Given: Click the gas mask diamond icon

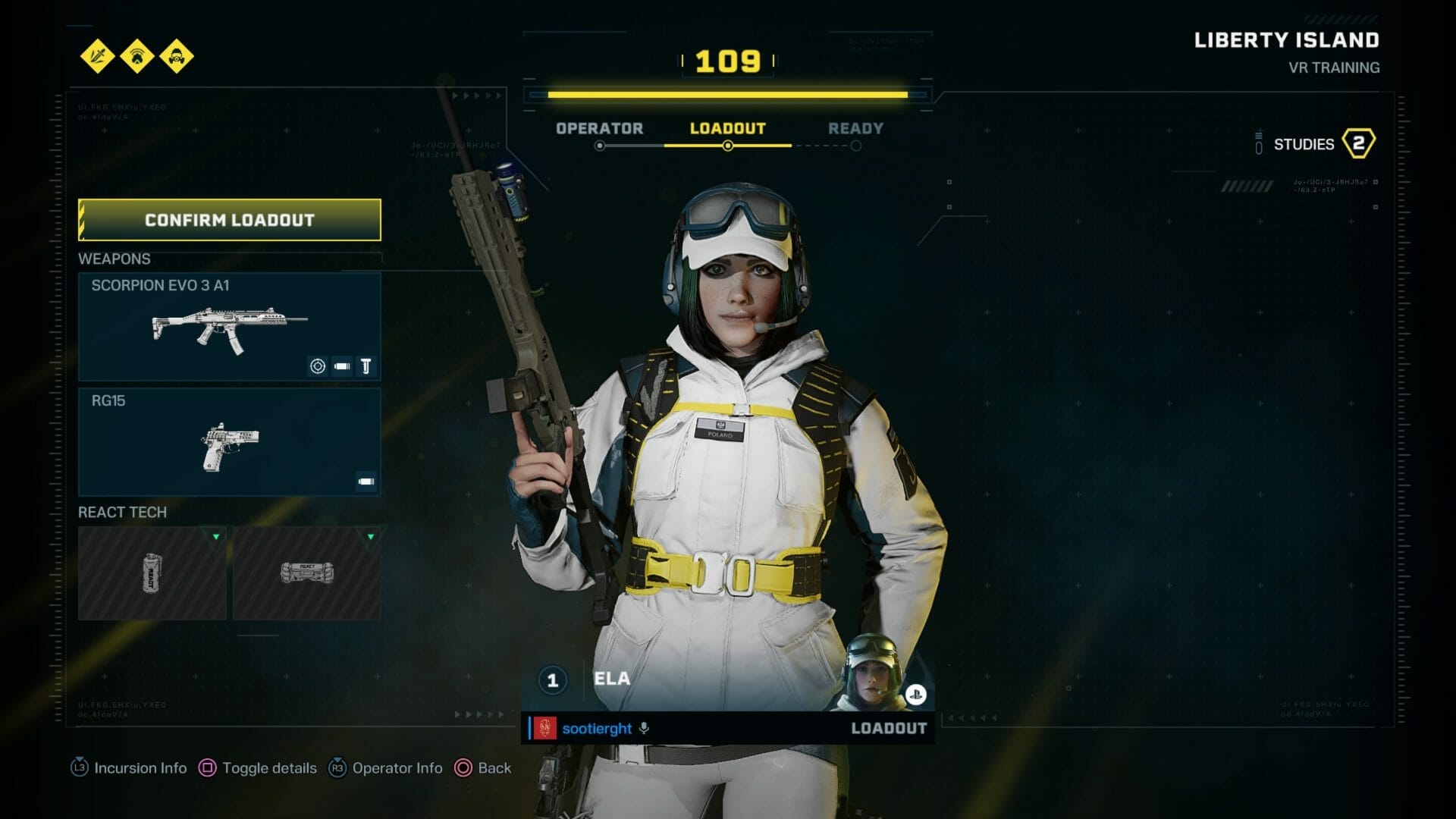Looking at the screenshot, I should (177, 56).
